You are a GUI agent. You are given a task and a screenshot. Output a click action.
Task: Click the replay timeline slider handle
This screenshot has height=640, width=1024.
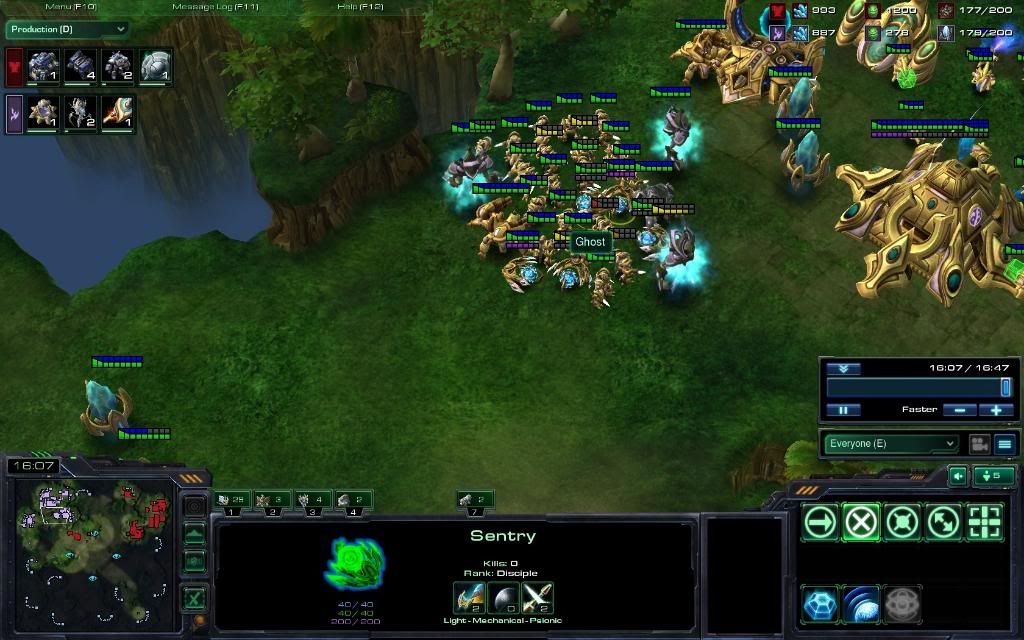click(1005, 387)
